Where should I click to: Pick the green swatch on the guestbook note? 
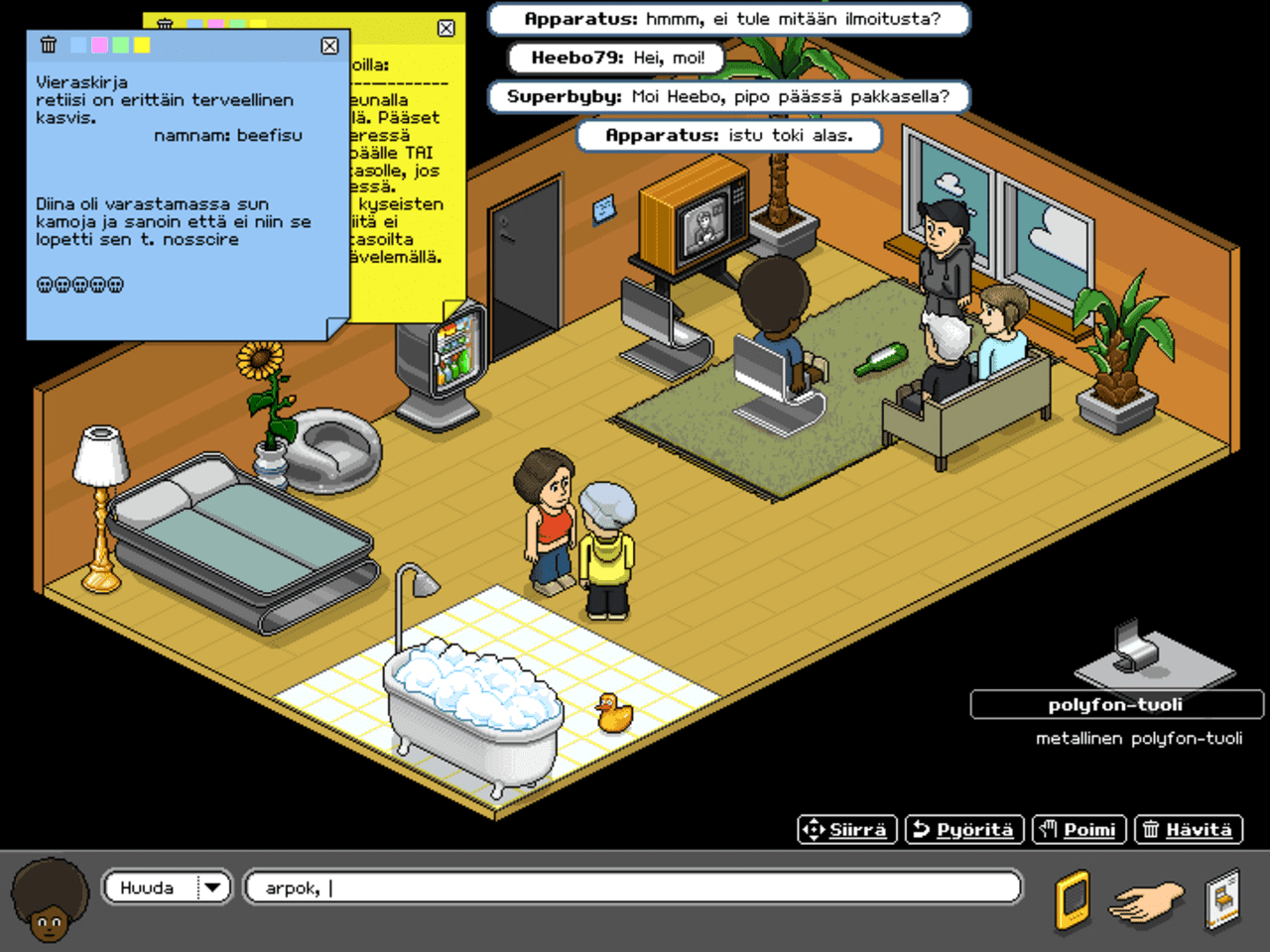point(120,46)
